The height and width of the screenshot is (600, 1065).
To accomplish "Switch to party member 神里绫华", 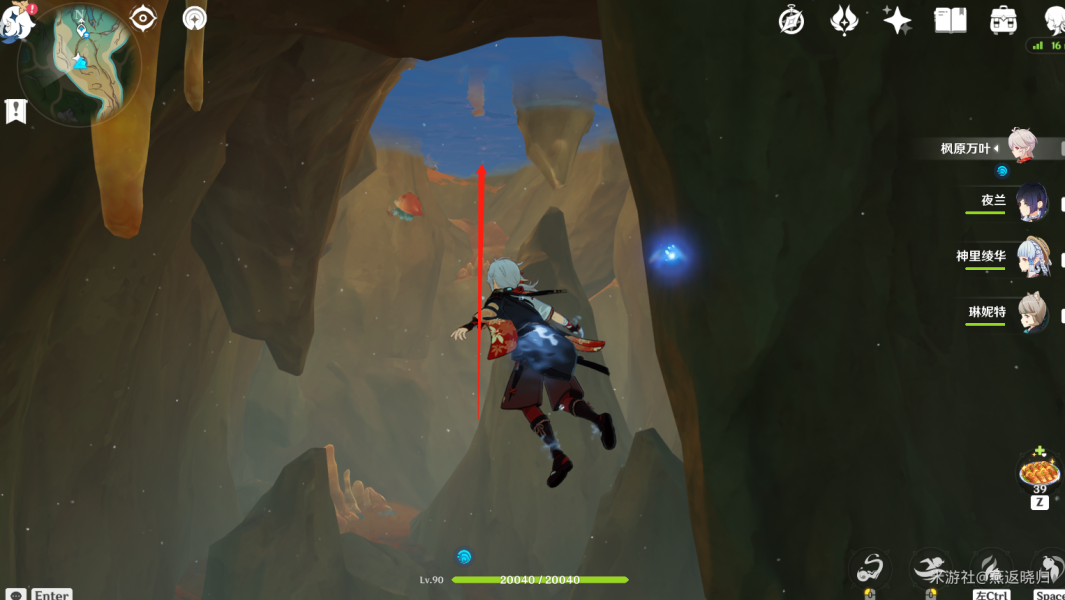I will [x=1033, y=257].
